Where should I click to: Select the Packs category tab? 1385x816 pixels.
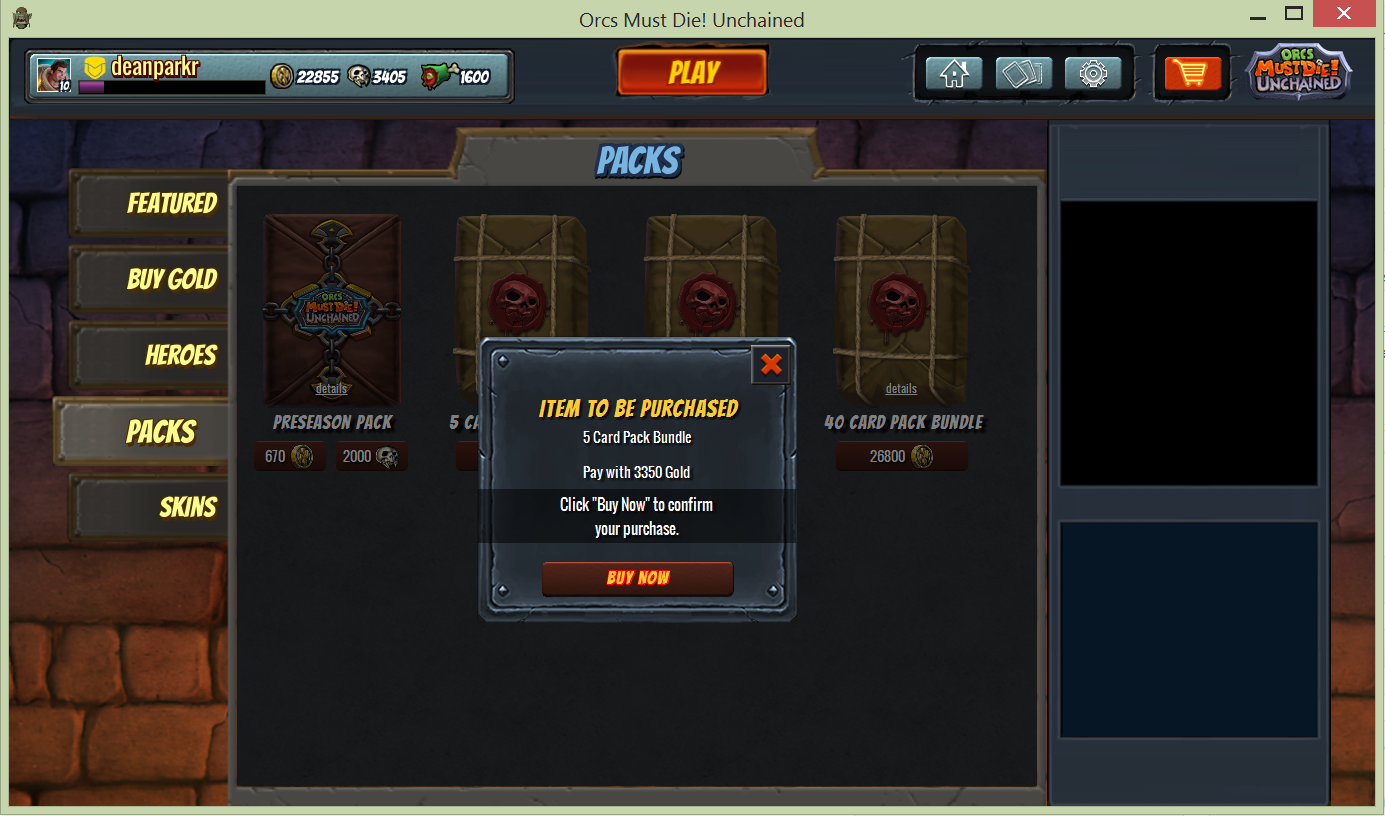click(160, 432)
